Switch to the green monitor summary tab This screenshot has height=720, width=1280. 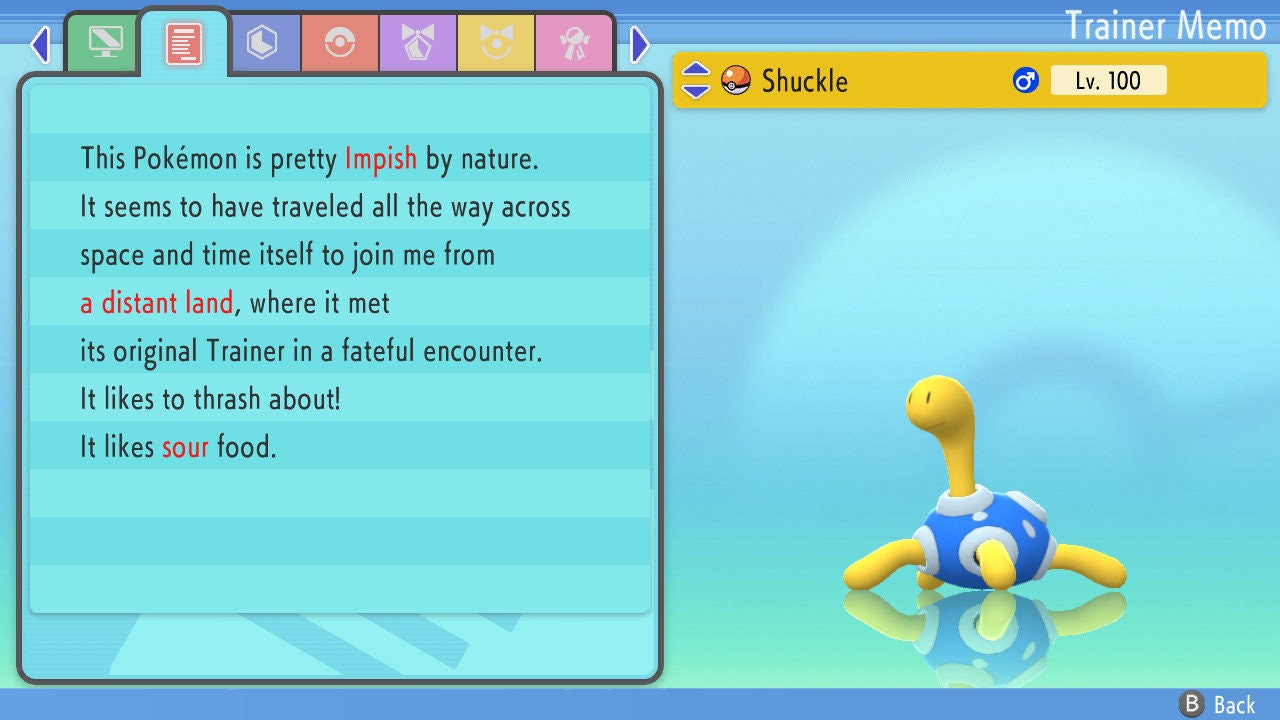104,43
